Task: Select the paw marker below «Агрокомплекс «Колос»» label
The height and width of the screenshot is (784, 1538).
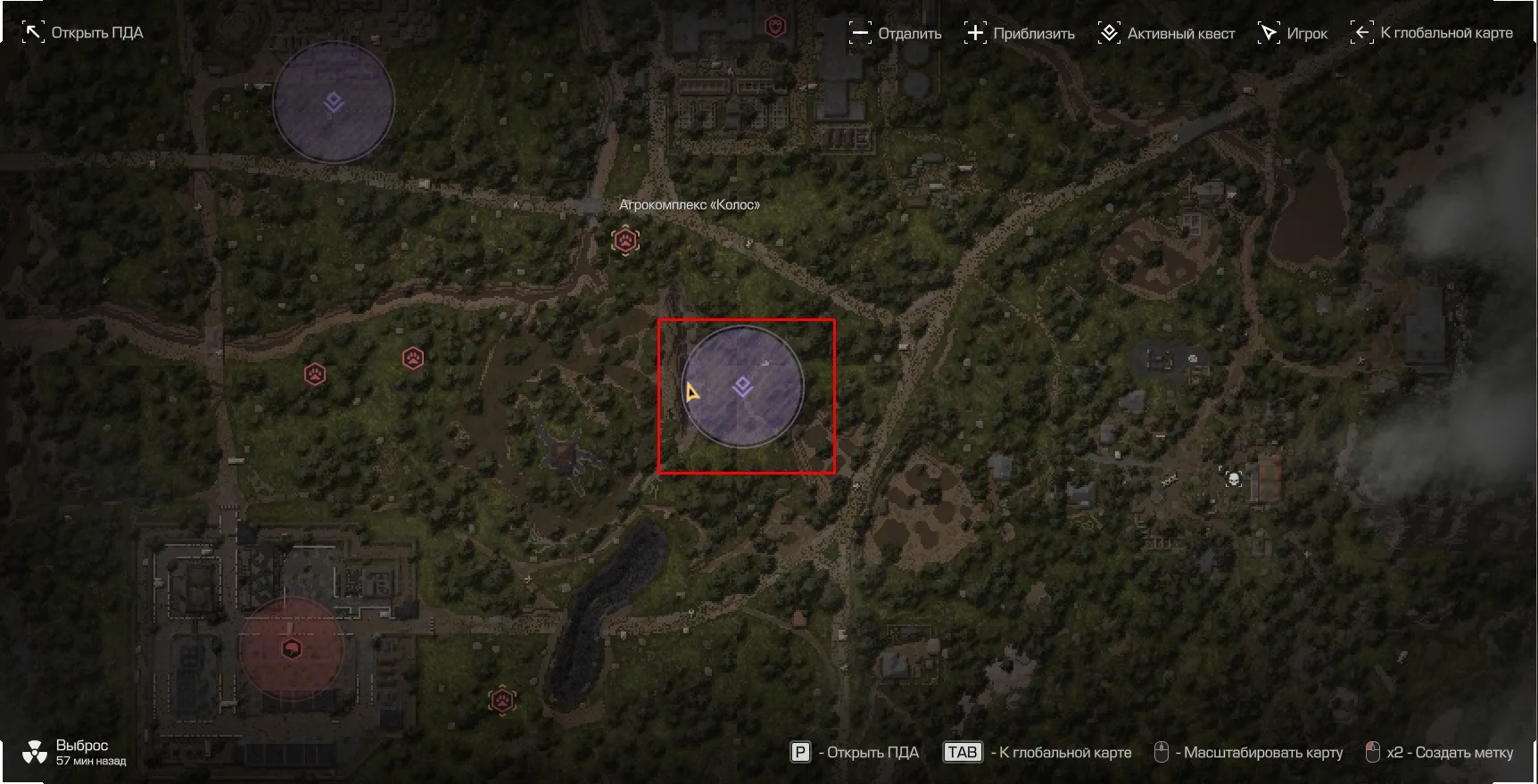Action: [x=625, y=241]
